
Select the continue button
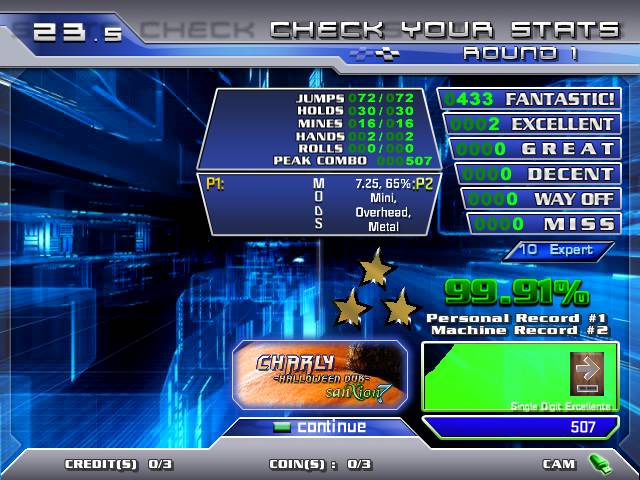(x=320, y=427)
